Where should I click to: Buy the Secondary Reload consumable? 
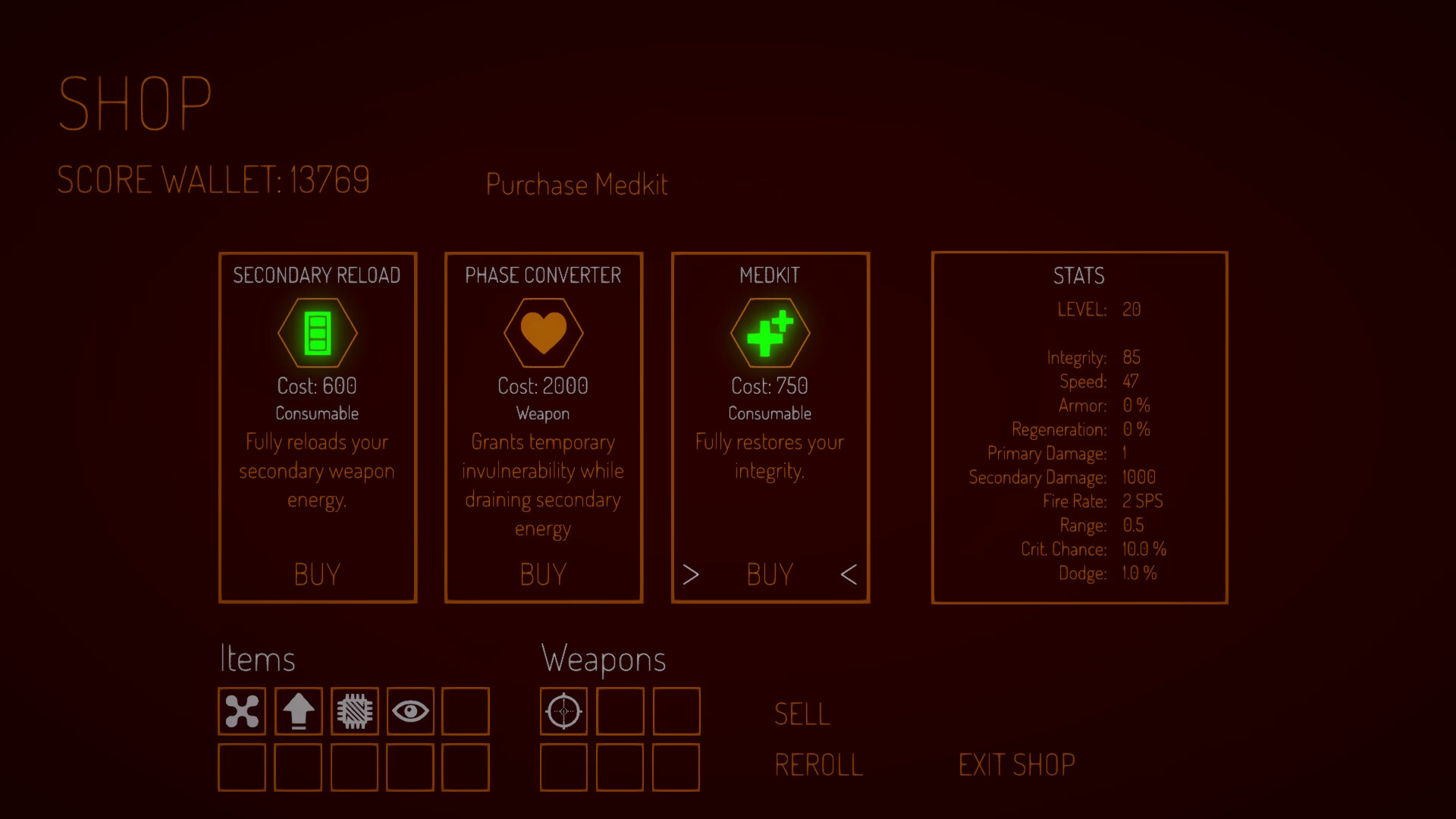click(x=318, y=574)
